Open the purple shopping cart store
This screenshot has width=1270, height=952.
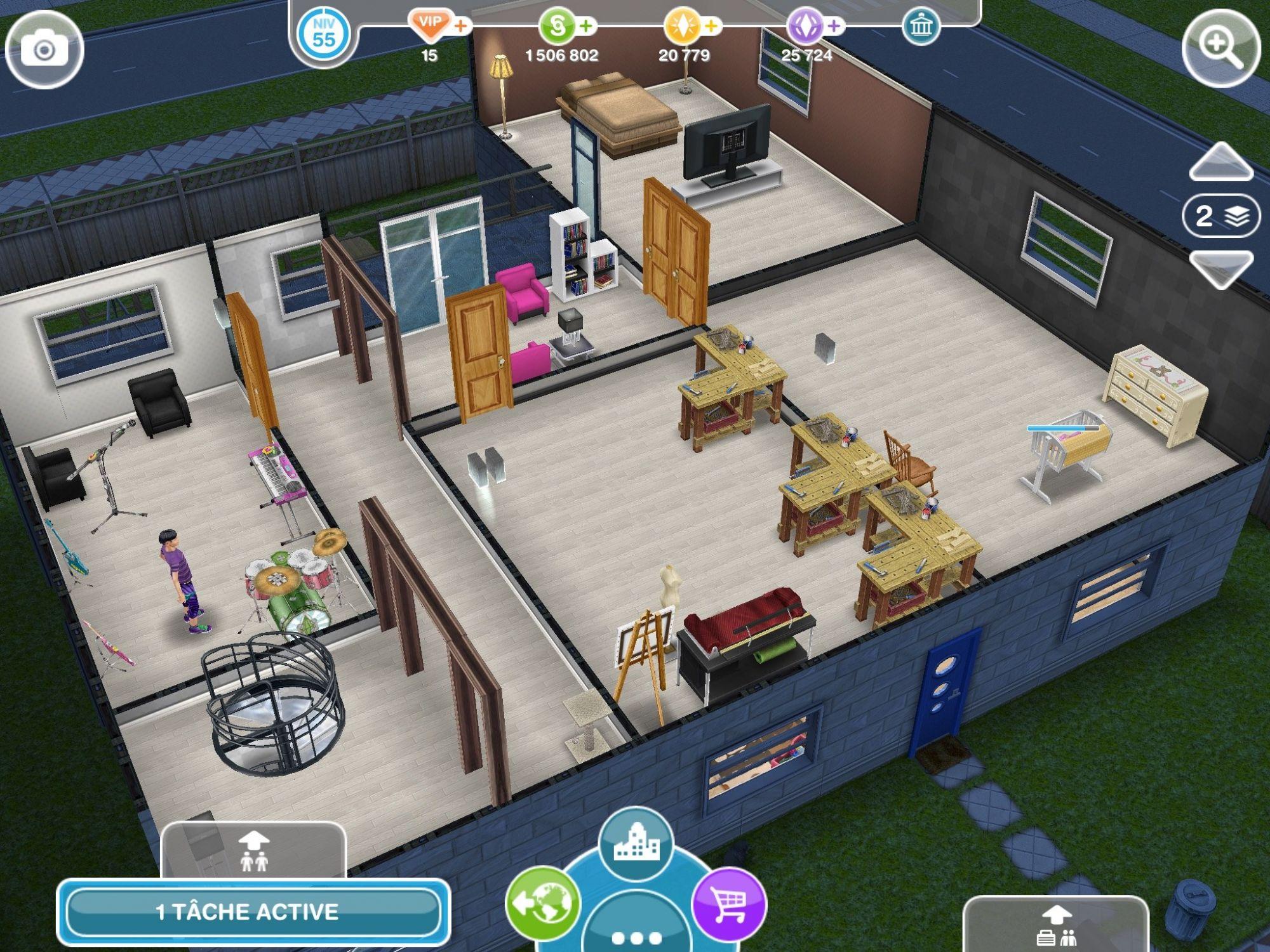[x=729, y=902]
